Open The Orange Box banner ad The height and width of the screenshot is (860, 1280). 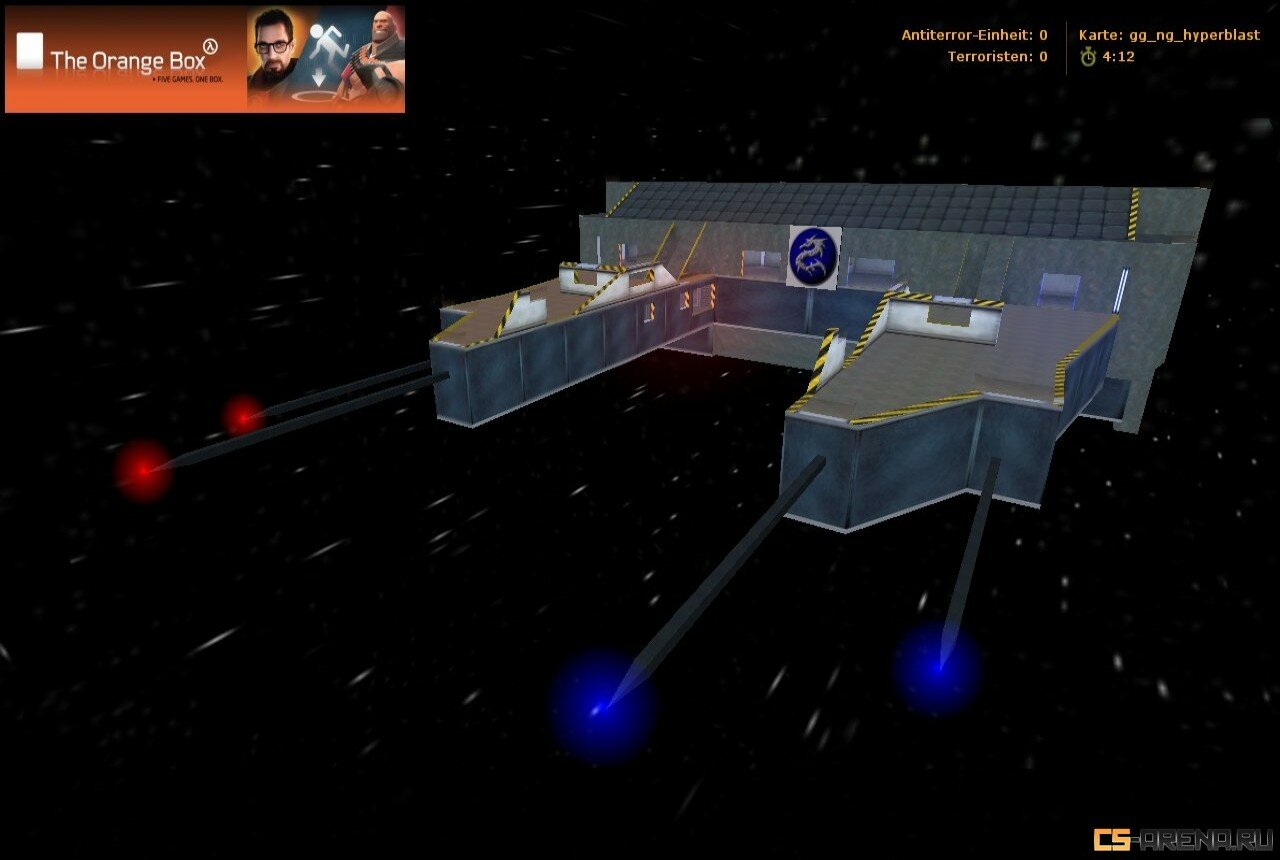coord(205,59)
